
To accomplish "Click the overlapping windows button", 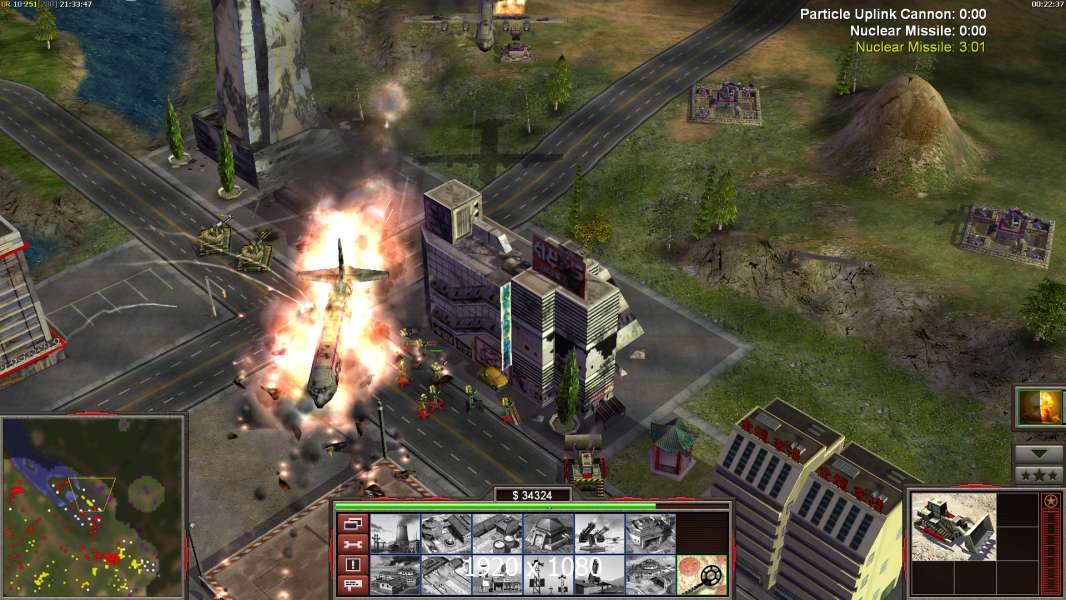I will pos(352,523).
